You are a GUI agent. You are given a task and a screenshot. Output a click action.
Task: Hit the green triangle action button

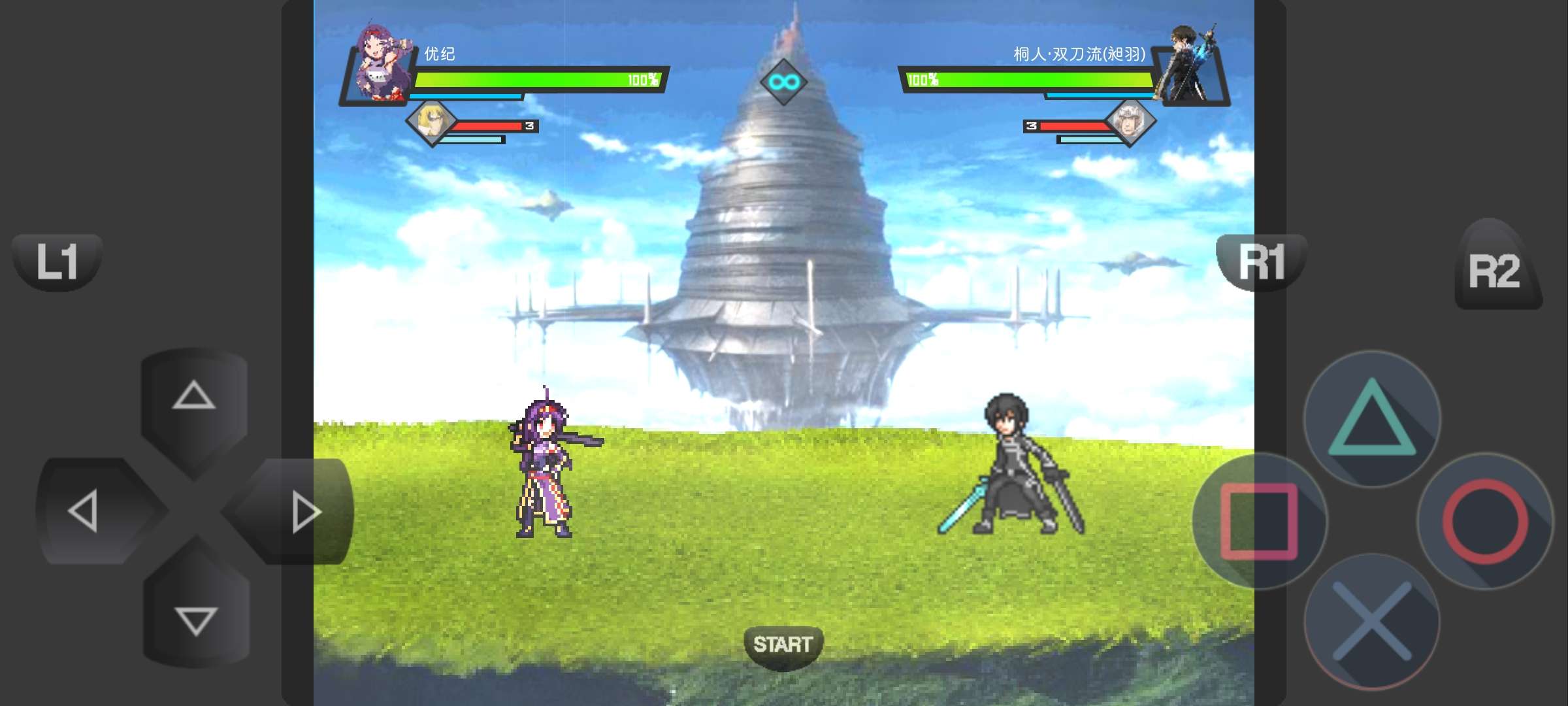tap(1372, 419)
